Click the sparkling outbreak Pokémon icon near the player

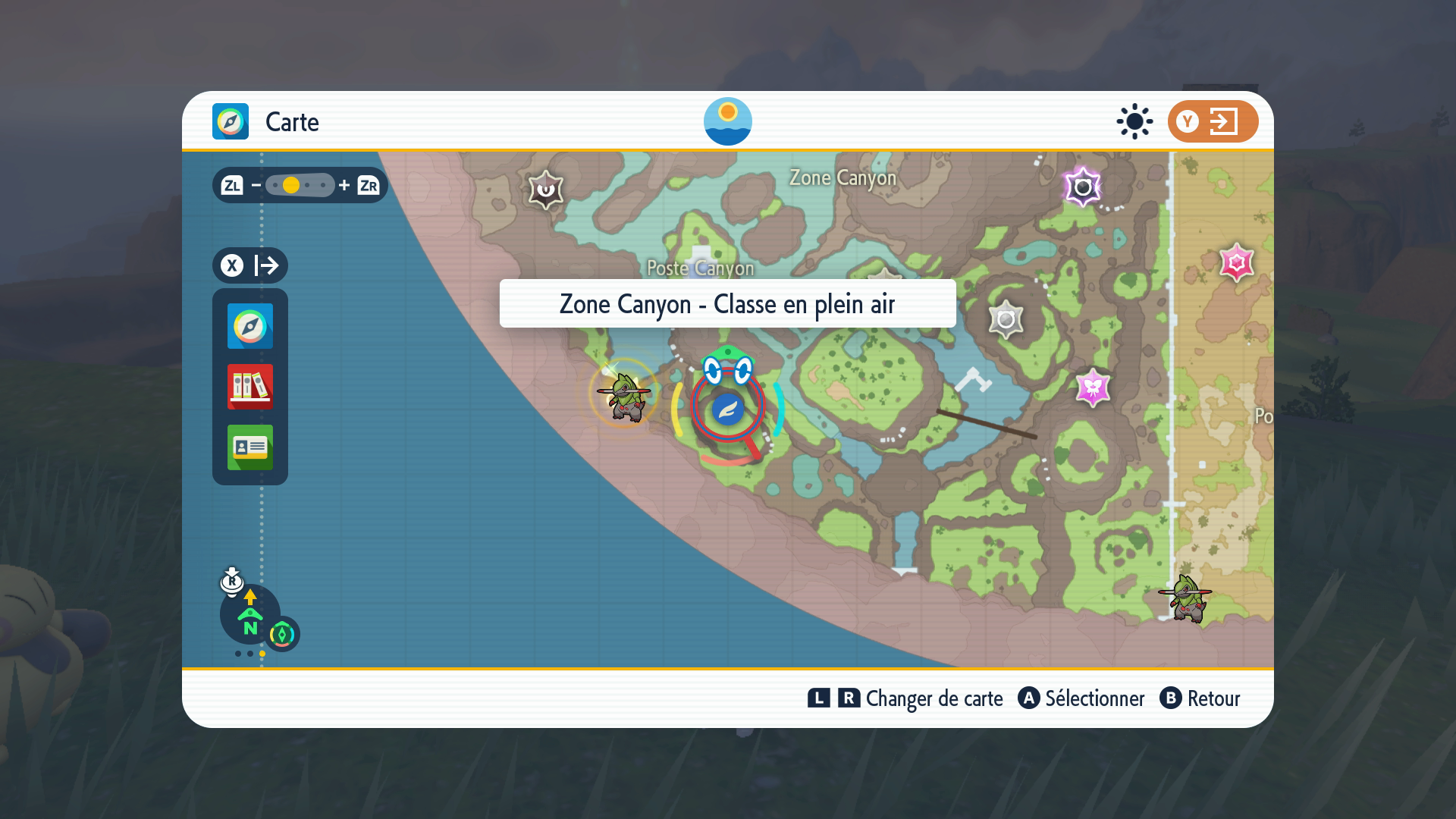click(x=623, y=398)
